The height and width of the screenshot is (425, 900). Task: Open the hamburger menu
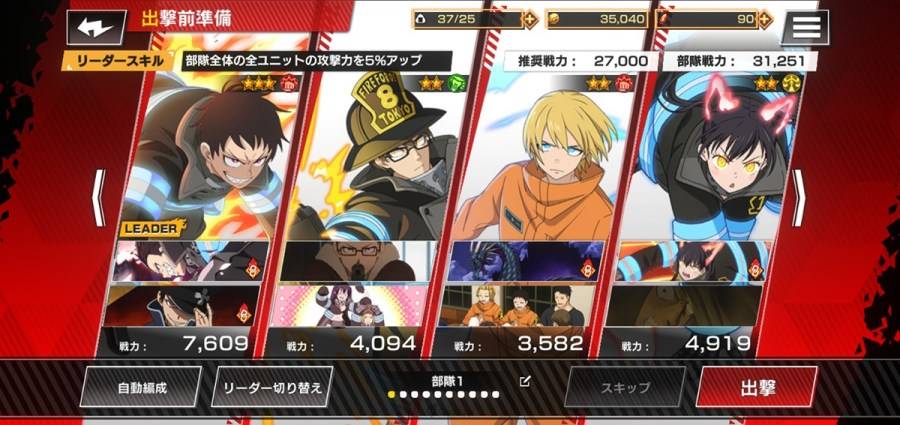805,27
